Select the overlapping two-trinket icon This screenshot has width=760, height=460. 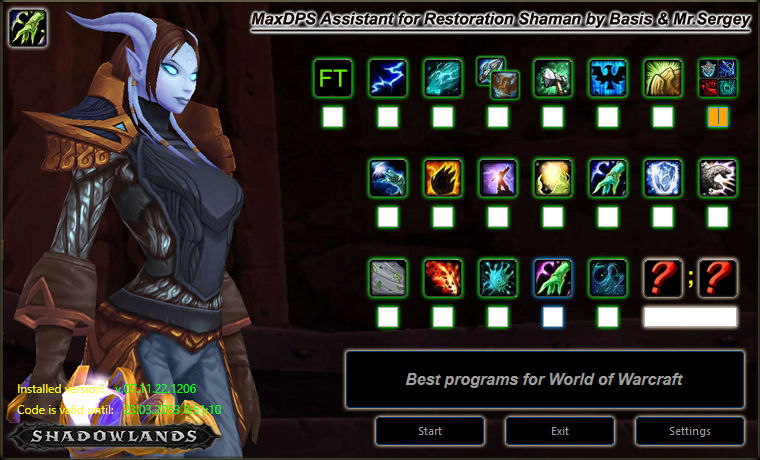click(x=498, y=77)
